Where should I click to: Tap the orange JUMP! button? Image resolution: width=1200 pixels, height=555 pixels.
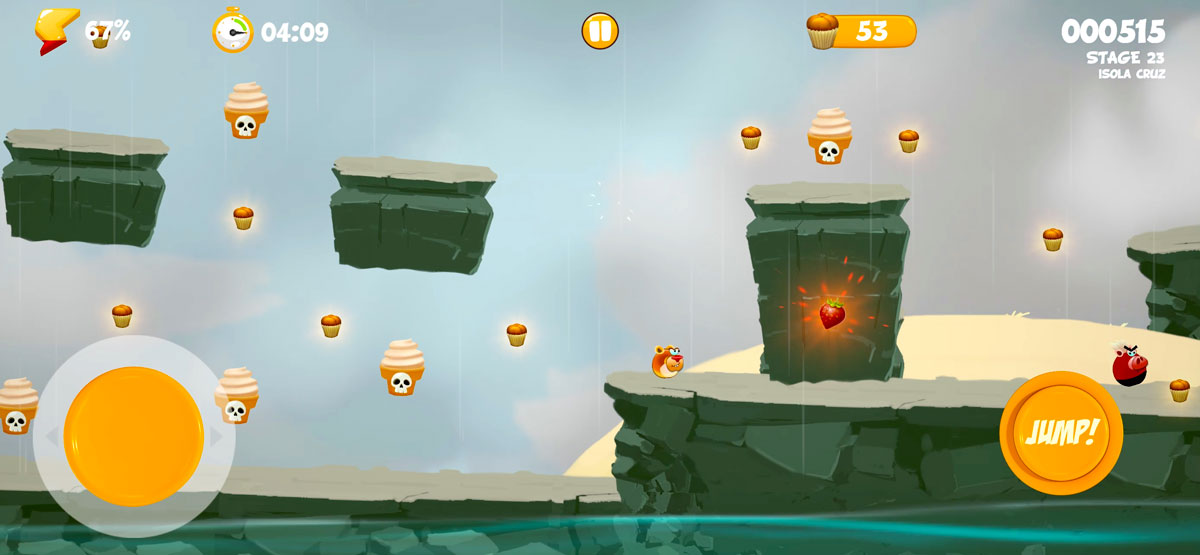coord(1061,433)
